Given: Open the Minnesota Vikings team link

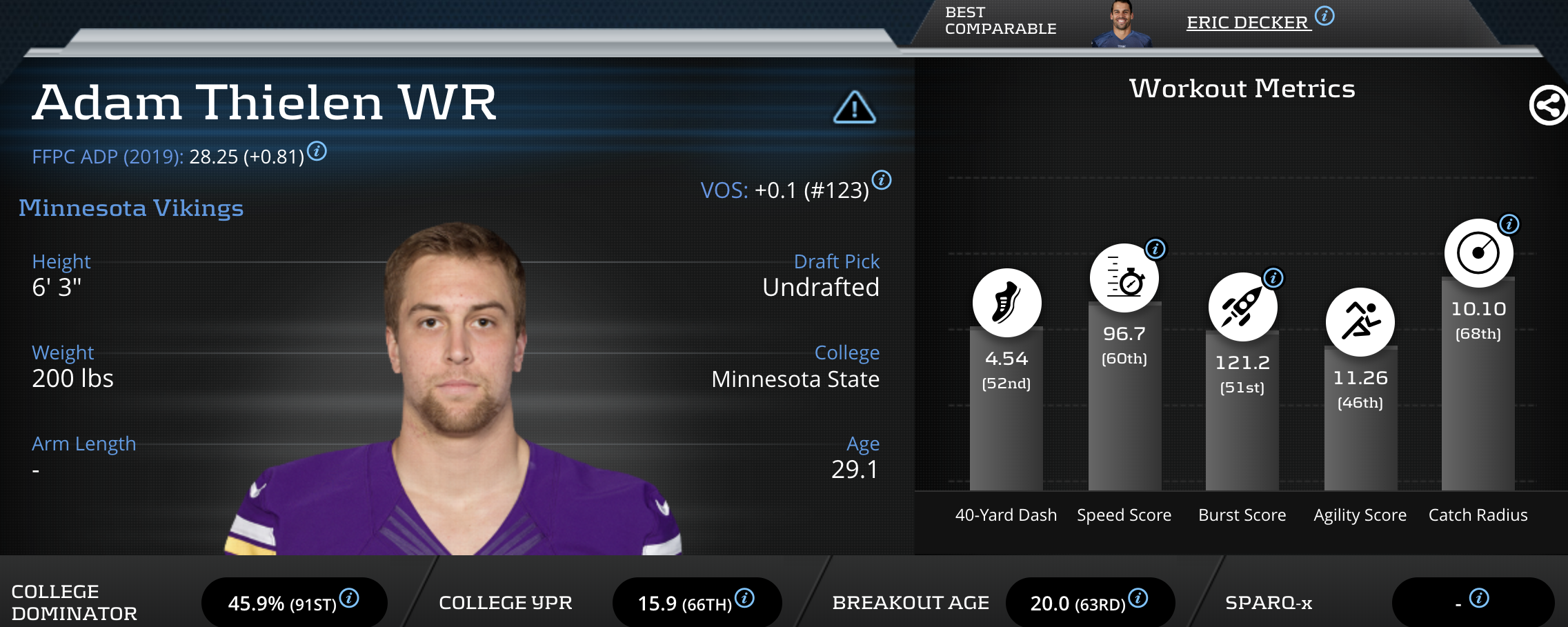Looking at the screenshot, I should [131, 208].
